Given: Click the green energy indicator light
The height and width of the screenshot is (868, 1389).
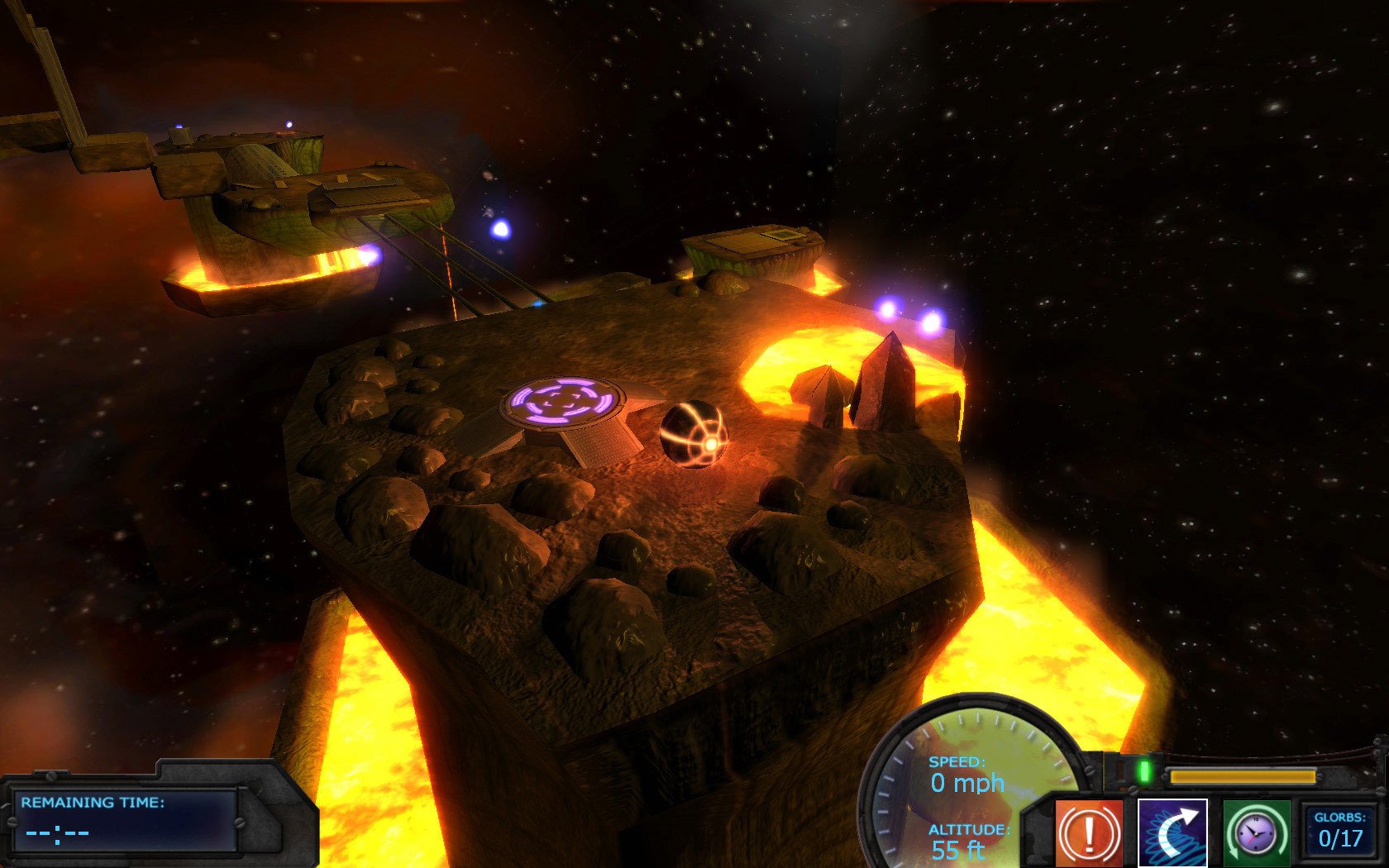Looking at the screenshot, I should click(x=1144, y=771).
